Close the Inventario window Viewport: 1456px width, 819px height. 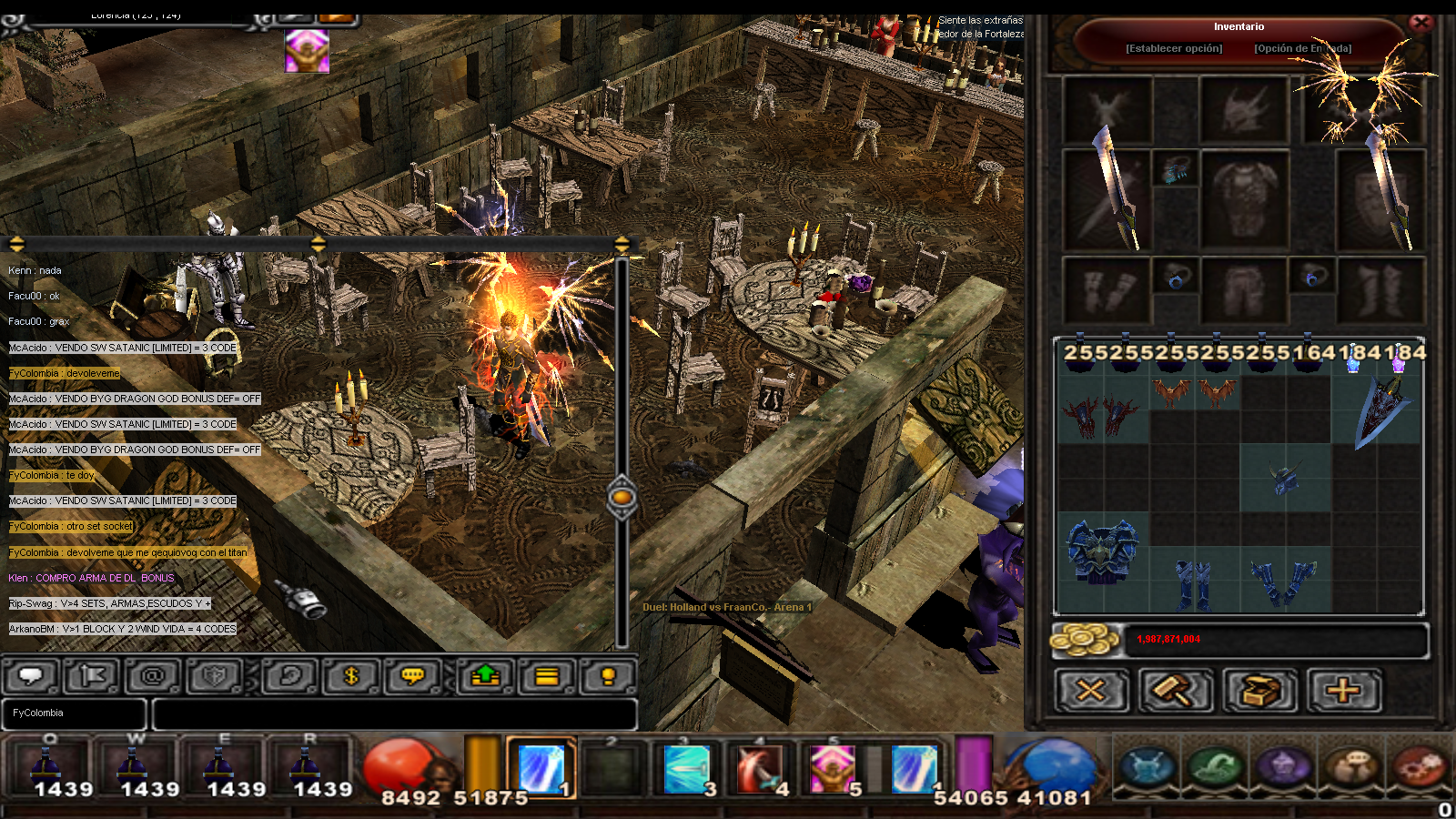[x=1421, y=23]
